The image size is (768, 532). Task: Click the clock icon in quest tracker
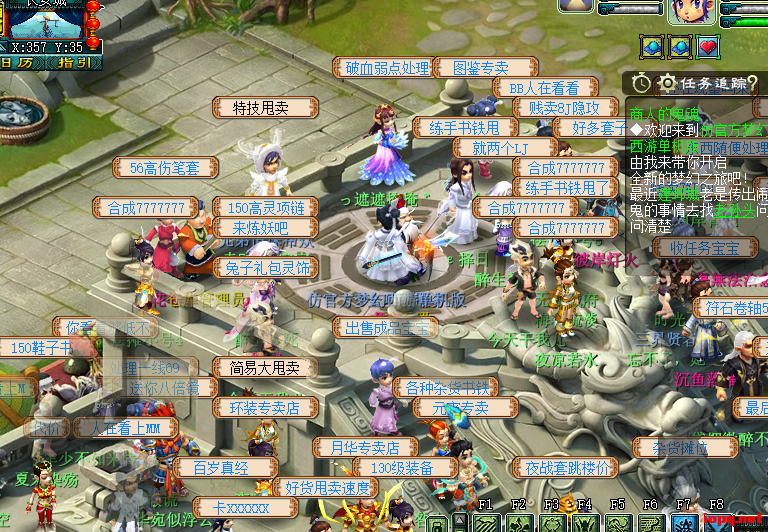point(640,83)
